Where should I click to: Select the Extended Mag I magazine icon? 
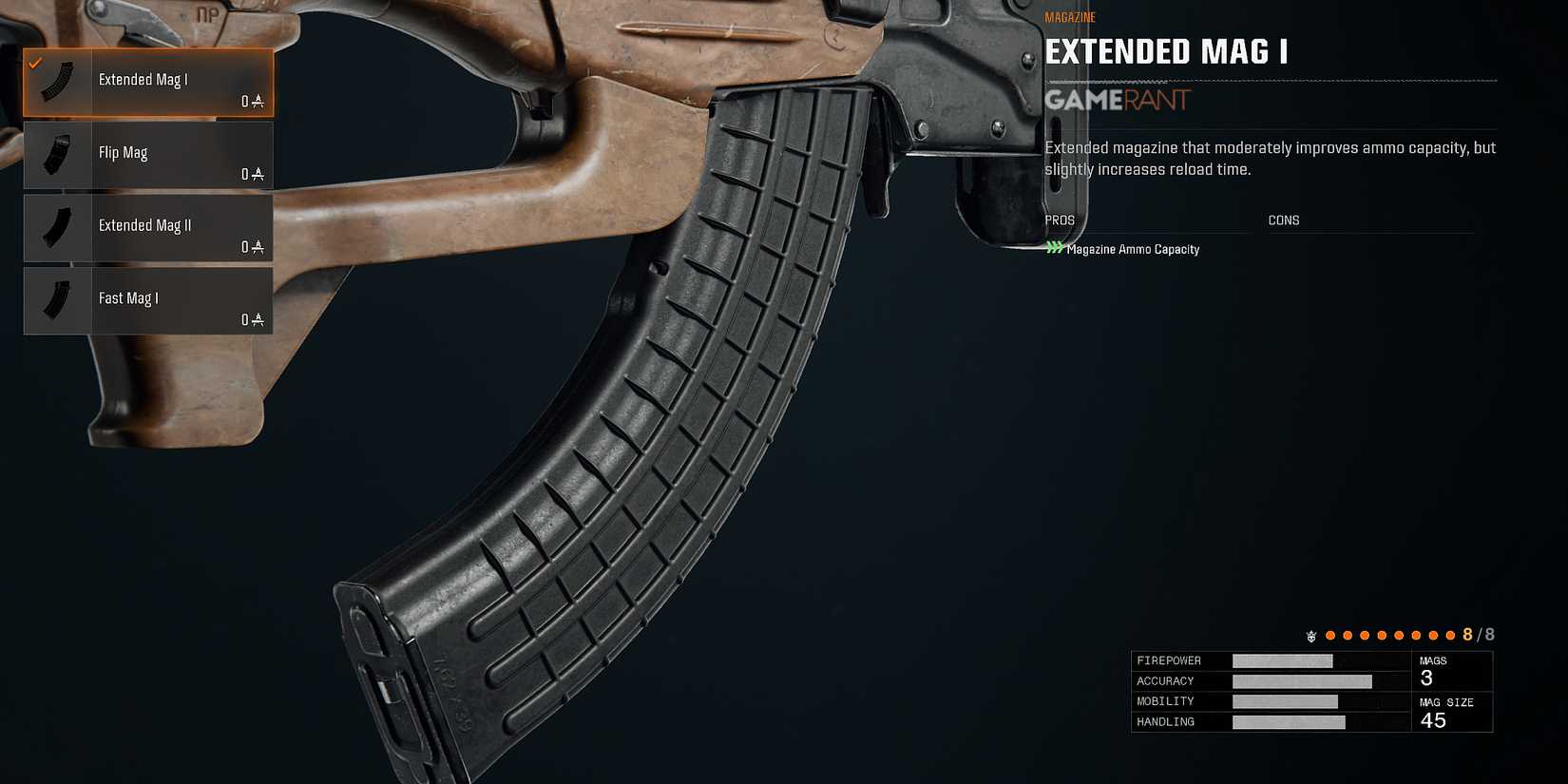(56, 81)
